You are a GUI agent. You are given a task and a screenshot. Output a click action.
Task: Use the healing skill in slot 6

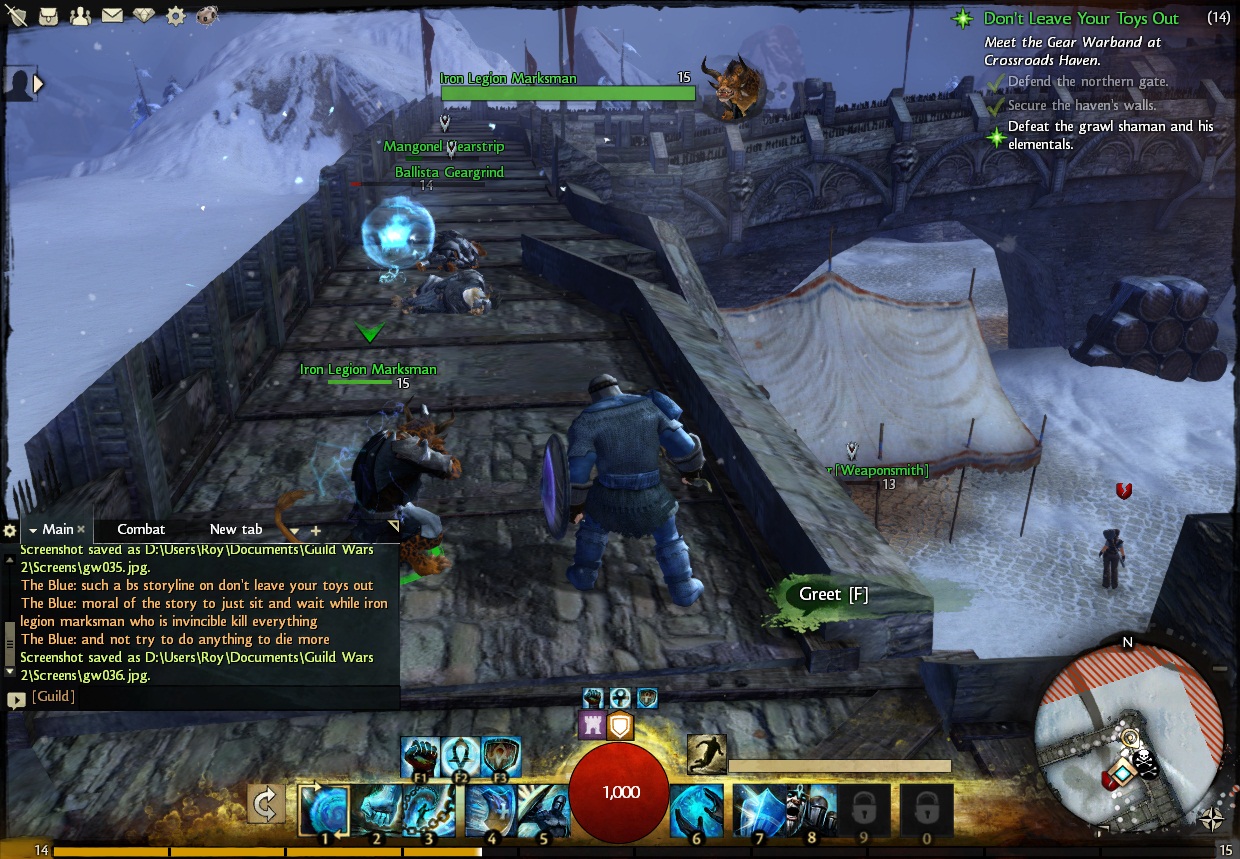(696, 810)
